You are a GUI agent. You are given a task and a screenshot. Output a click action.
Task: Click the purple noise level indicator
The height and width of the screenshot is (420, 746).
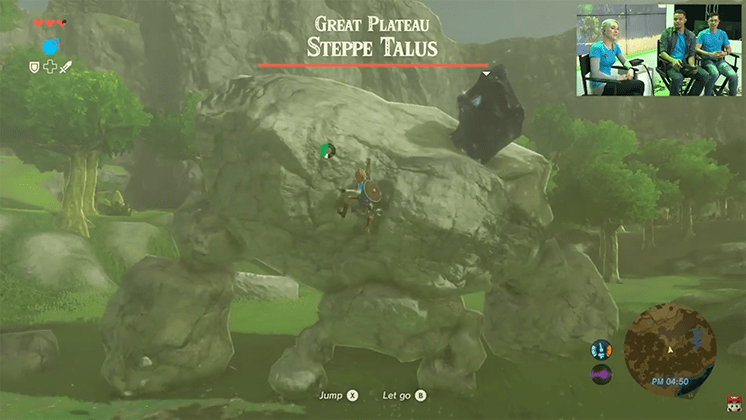tap(602, 374)
